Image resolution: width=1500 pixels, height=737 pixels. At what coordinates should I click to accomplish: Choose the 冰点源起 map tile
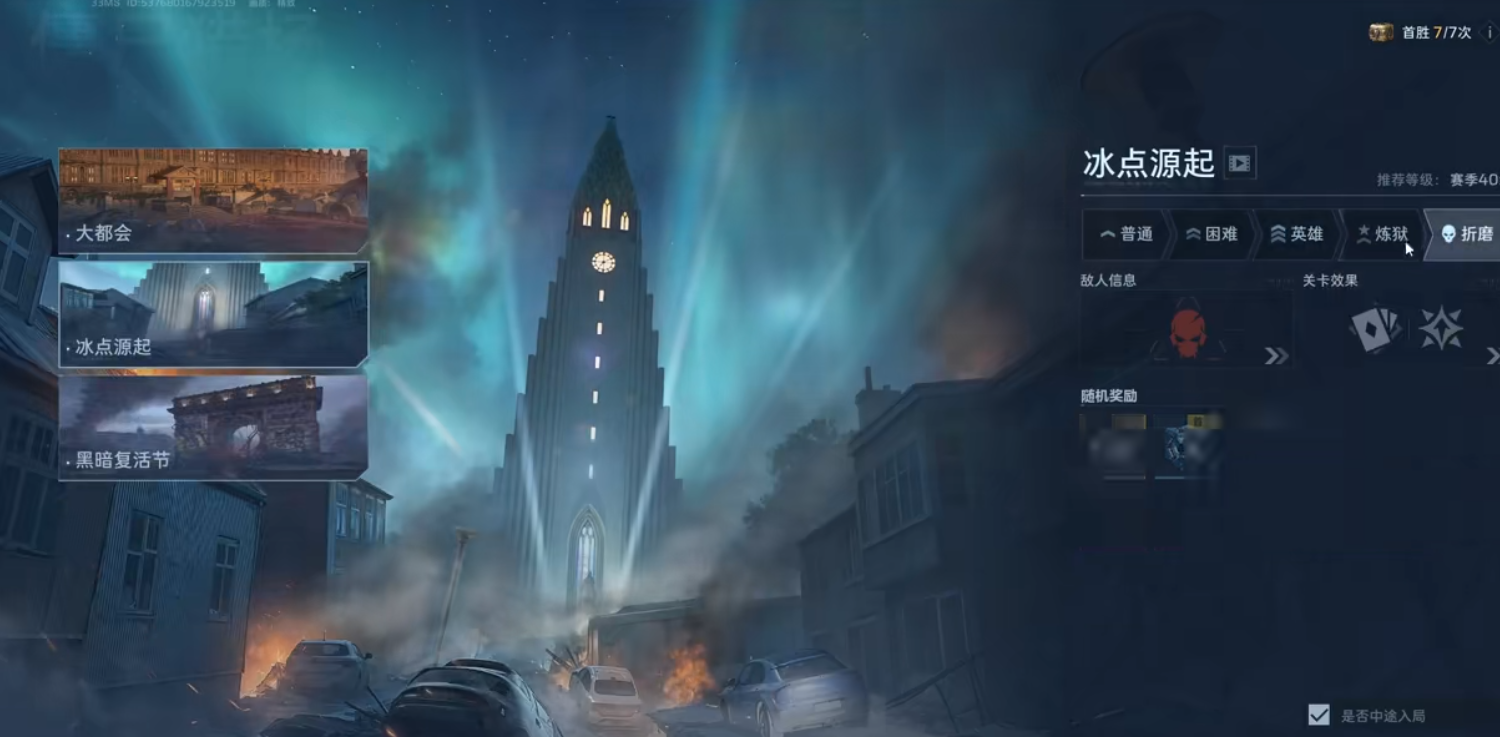coord(213,314)
